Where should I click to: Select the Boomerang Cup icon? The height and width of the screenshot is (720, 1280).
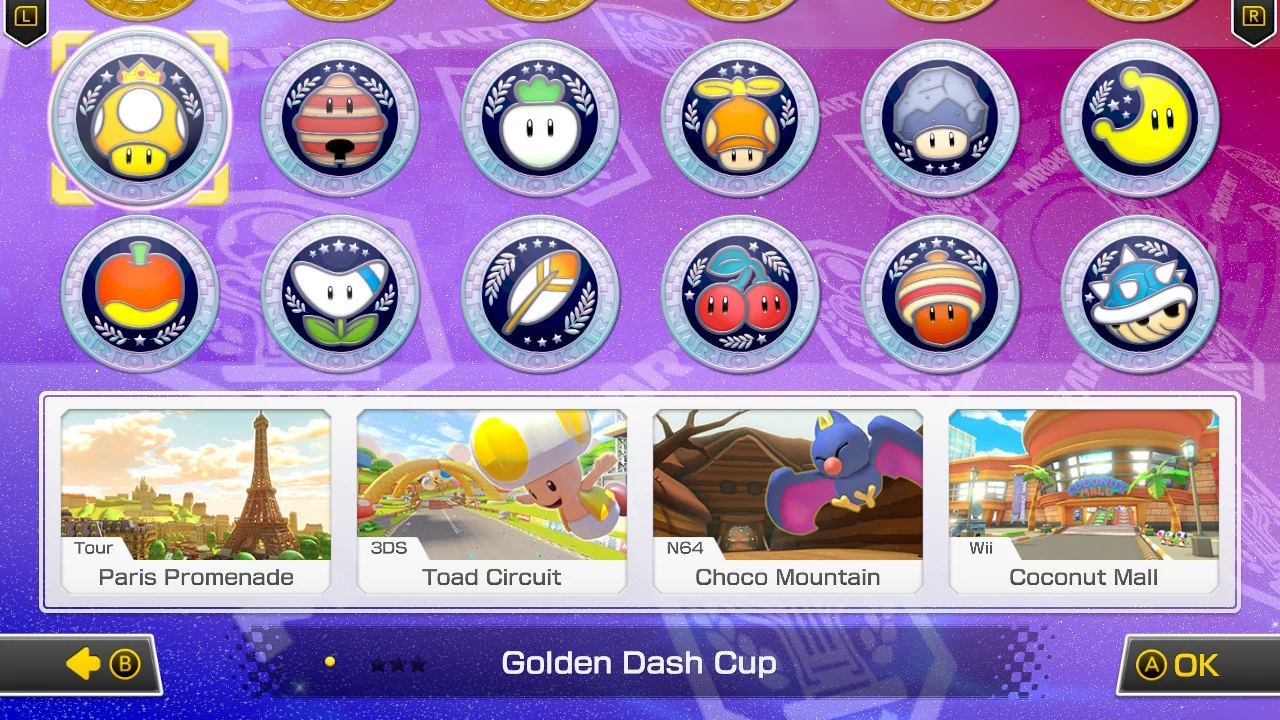[340, 293]
